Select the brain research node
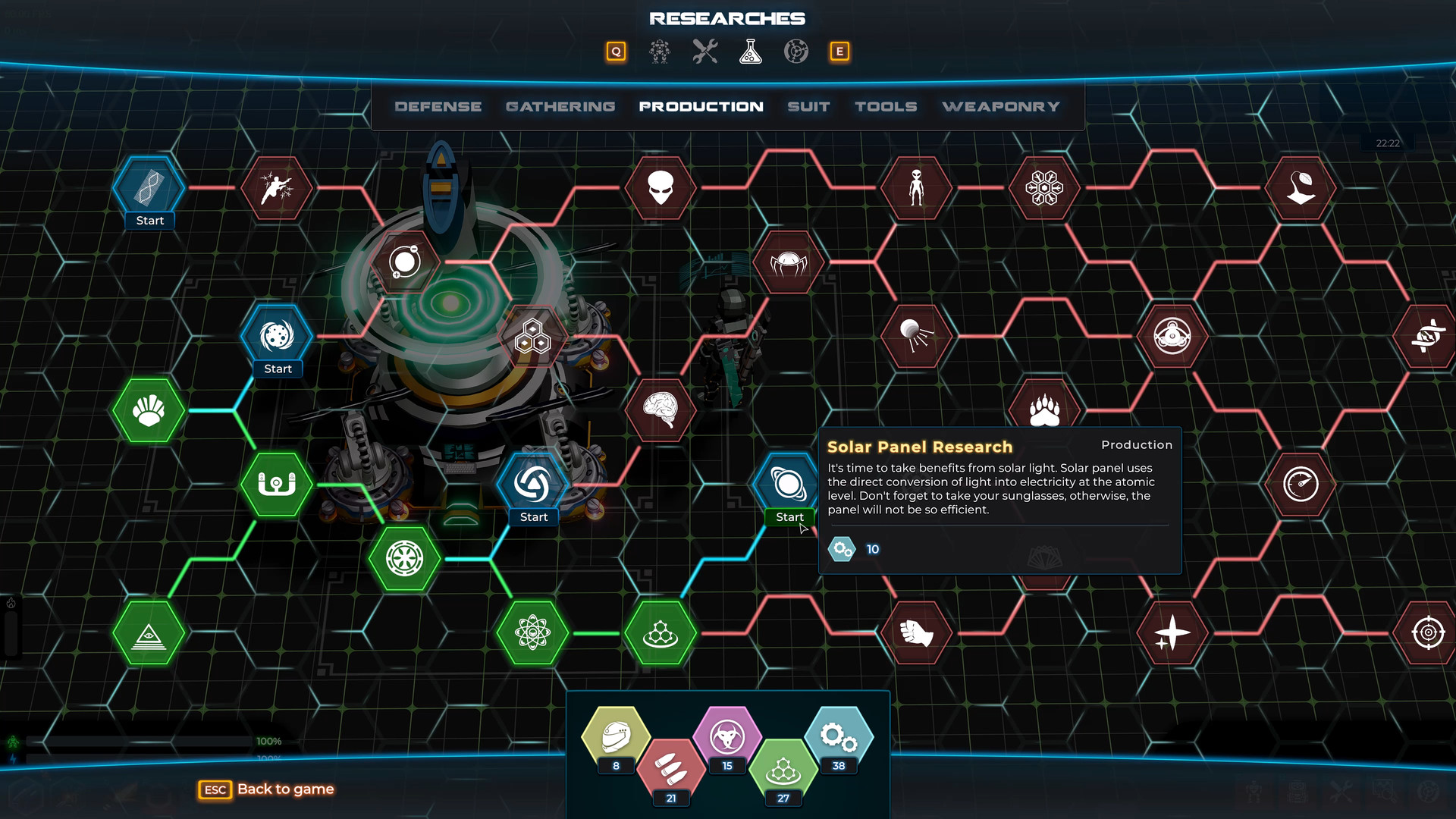This screenshot has width=1456, height=819. click(x=661, y=409)
